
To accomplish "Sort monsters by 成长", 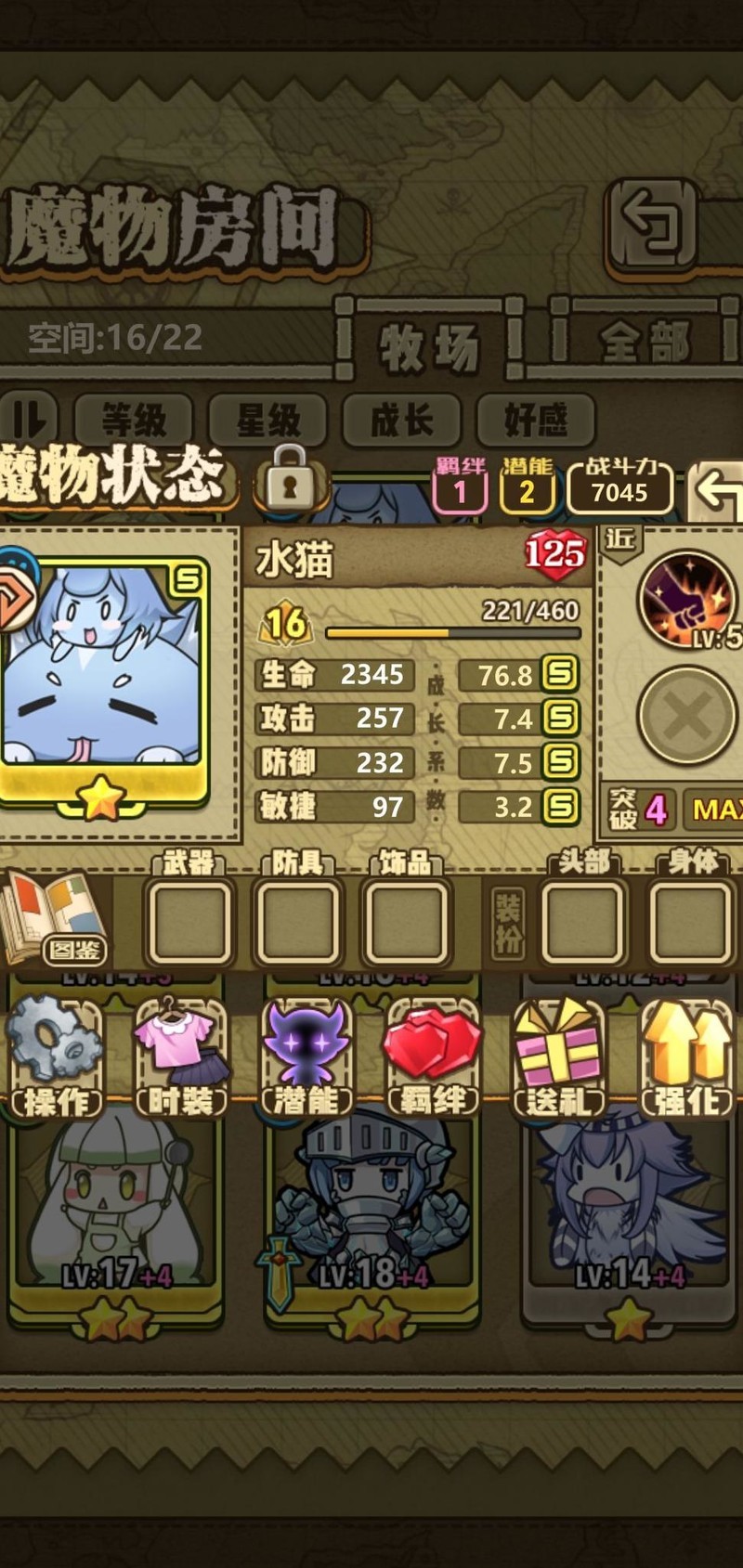I will 401,421.
